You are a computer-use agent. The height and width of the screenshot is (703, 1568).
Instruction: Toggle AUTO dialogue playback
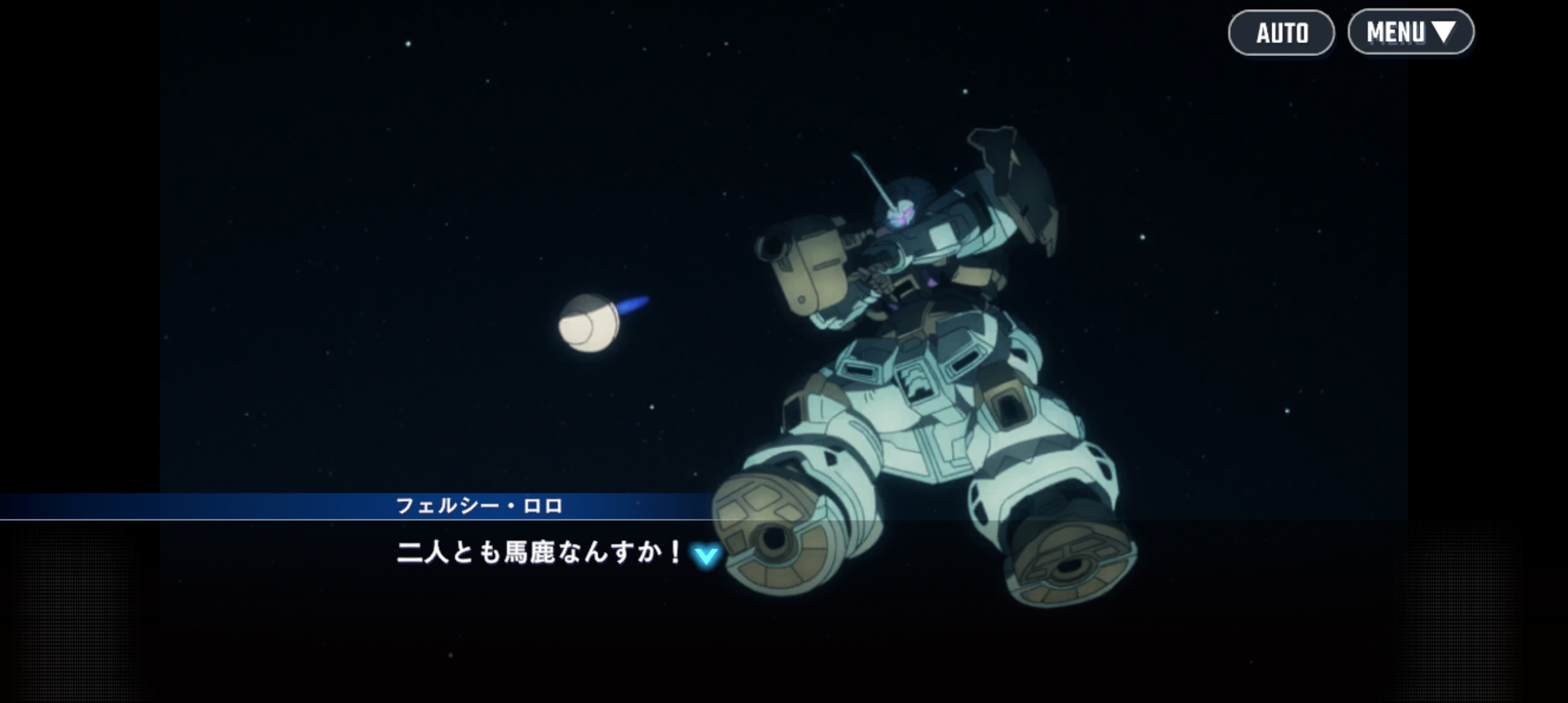[1281, 33]
